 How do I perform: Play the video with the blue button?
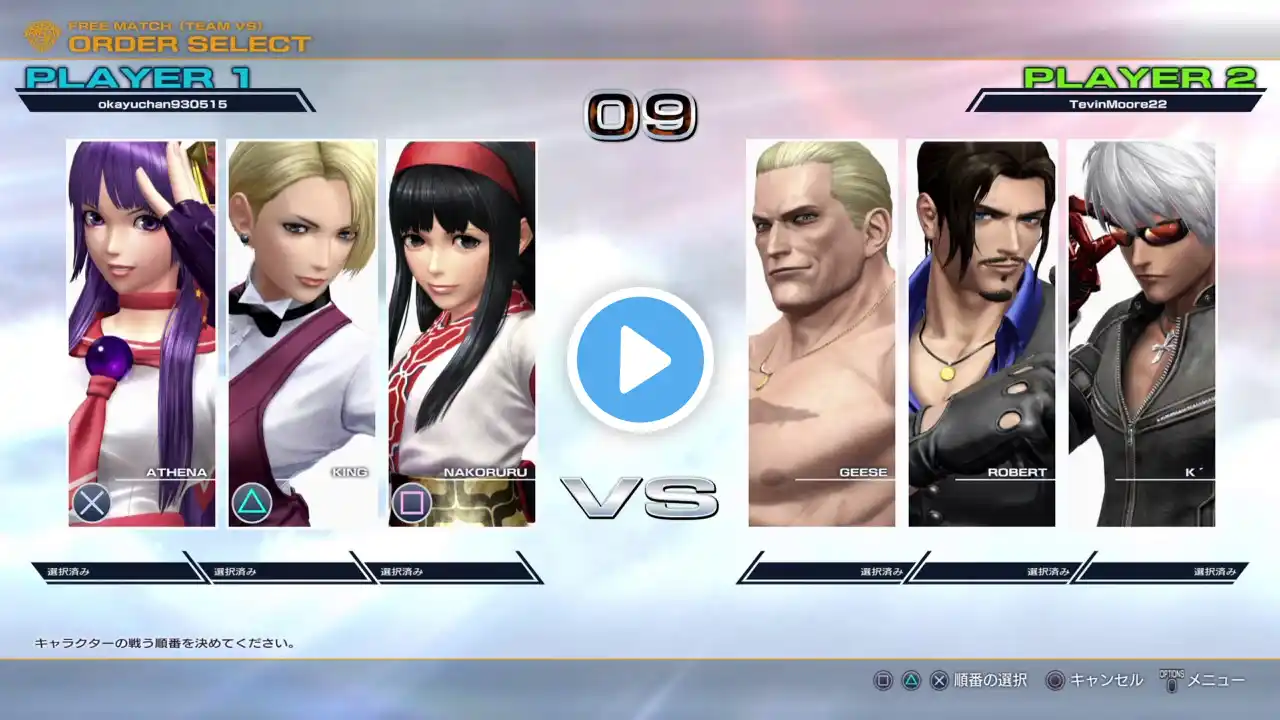coord(640,359)
